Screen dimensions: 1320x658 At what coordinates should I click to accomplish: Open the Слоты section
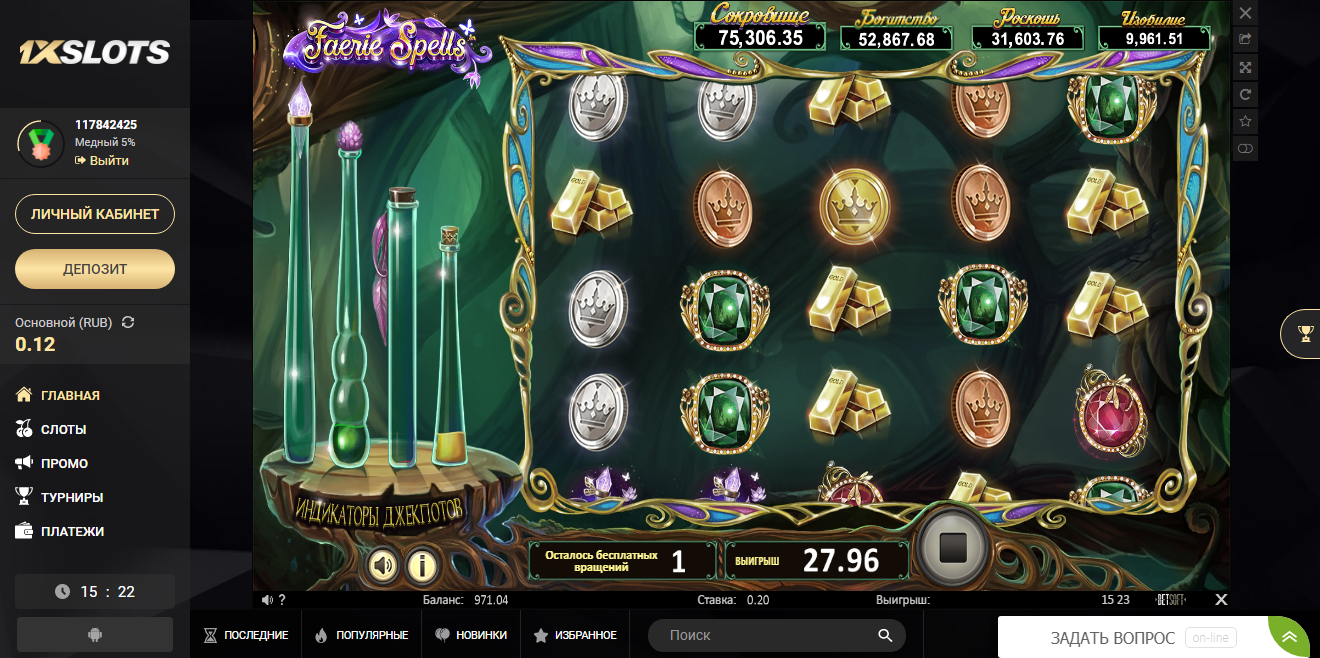coord(63,429)
